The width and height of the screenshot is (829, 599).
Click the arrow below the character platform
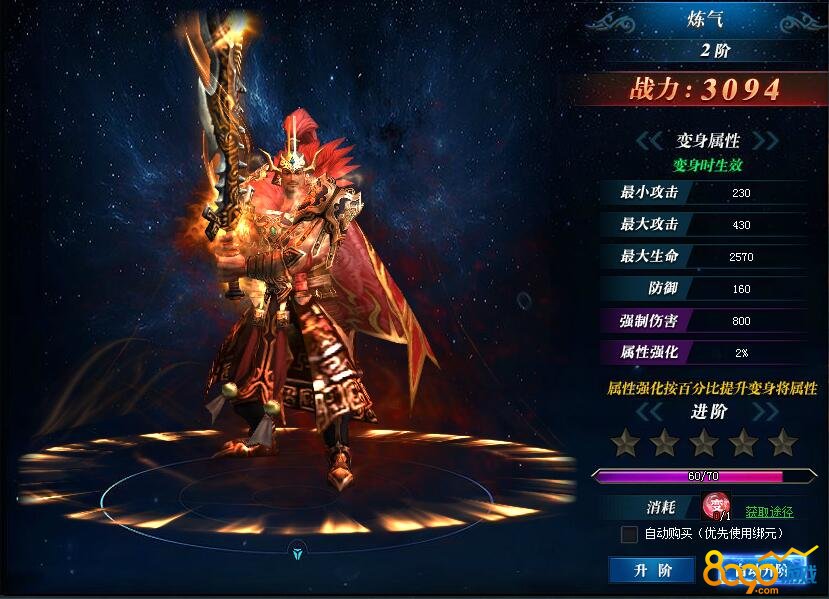[x=297, y=549]
